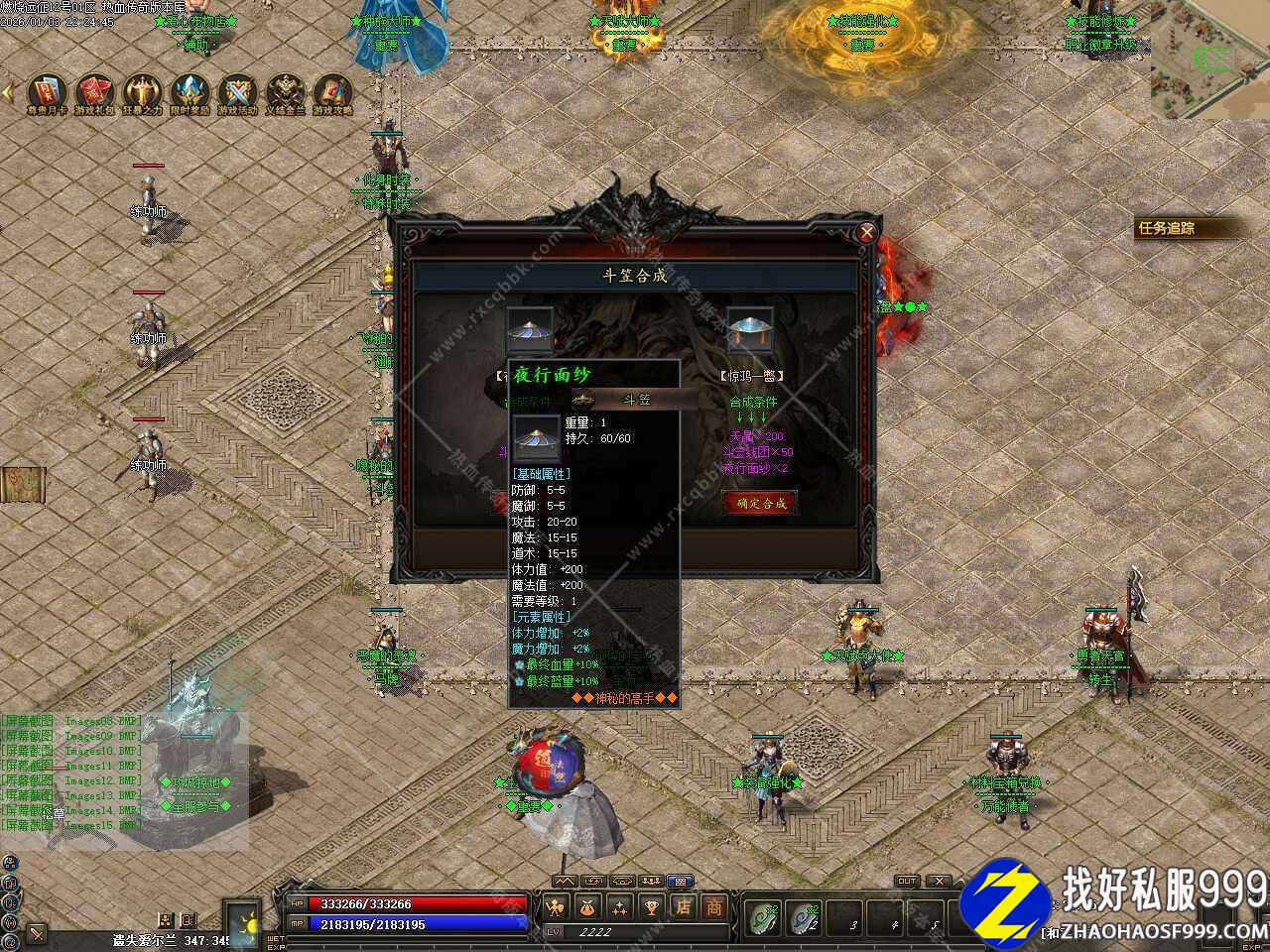Image resolution: width=1270 pixels, height=952 pixels.
Task: Collapse the top icon bar with left arrow
Action: 7,91
